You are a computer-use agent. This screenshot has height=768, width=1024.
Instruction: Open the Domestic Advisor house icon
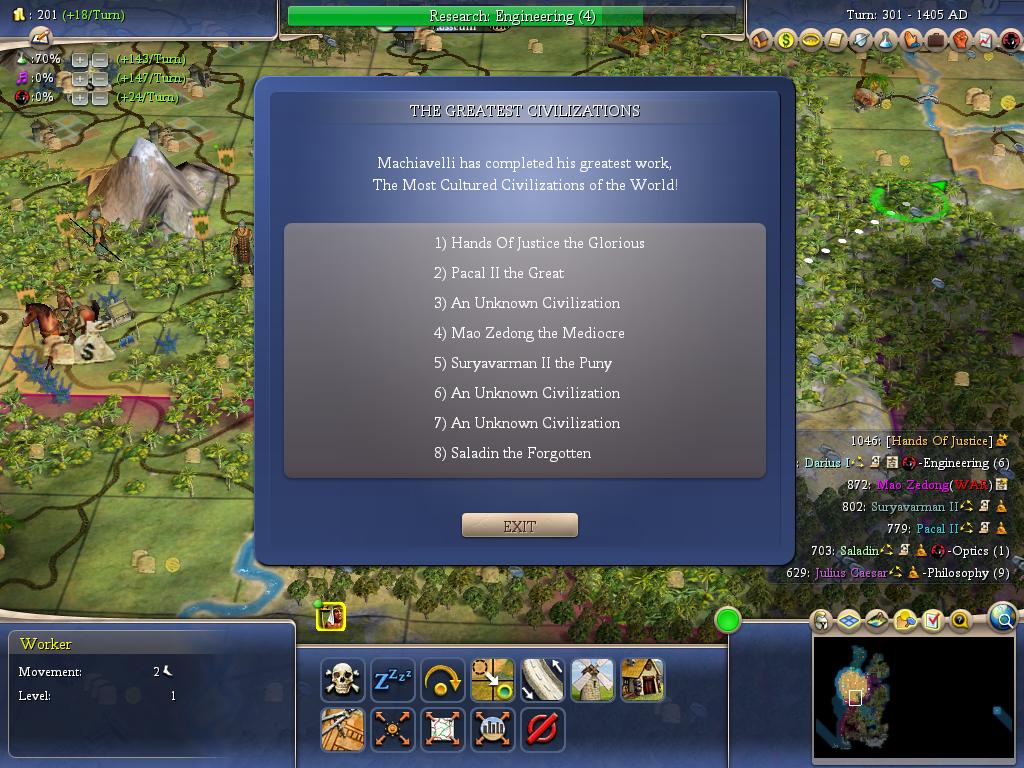[x=762, y=41]
